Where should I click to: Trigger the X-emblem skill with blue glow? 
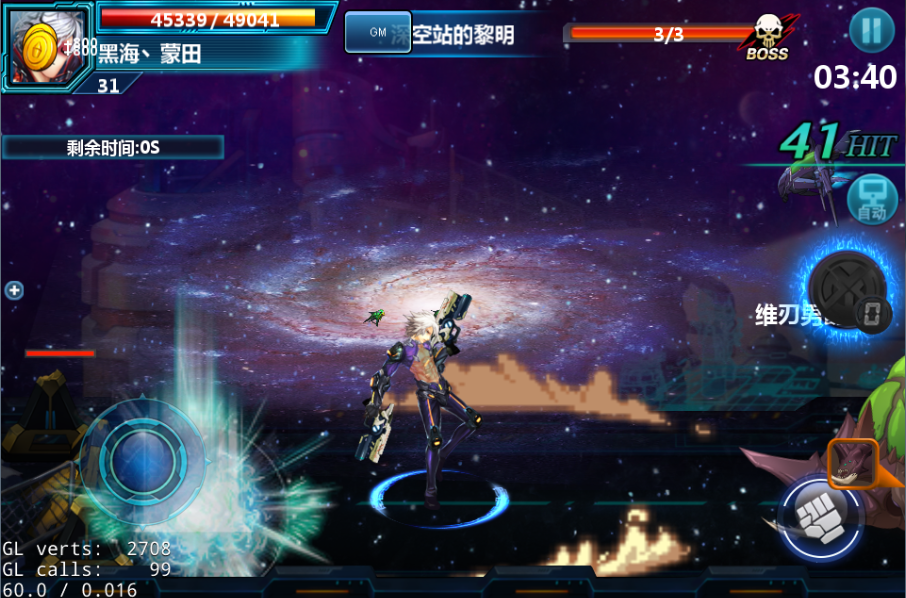coord(845,289)
